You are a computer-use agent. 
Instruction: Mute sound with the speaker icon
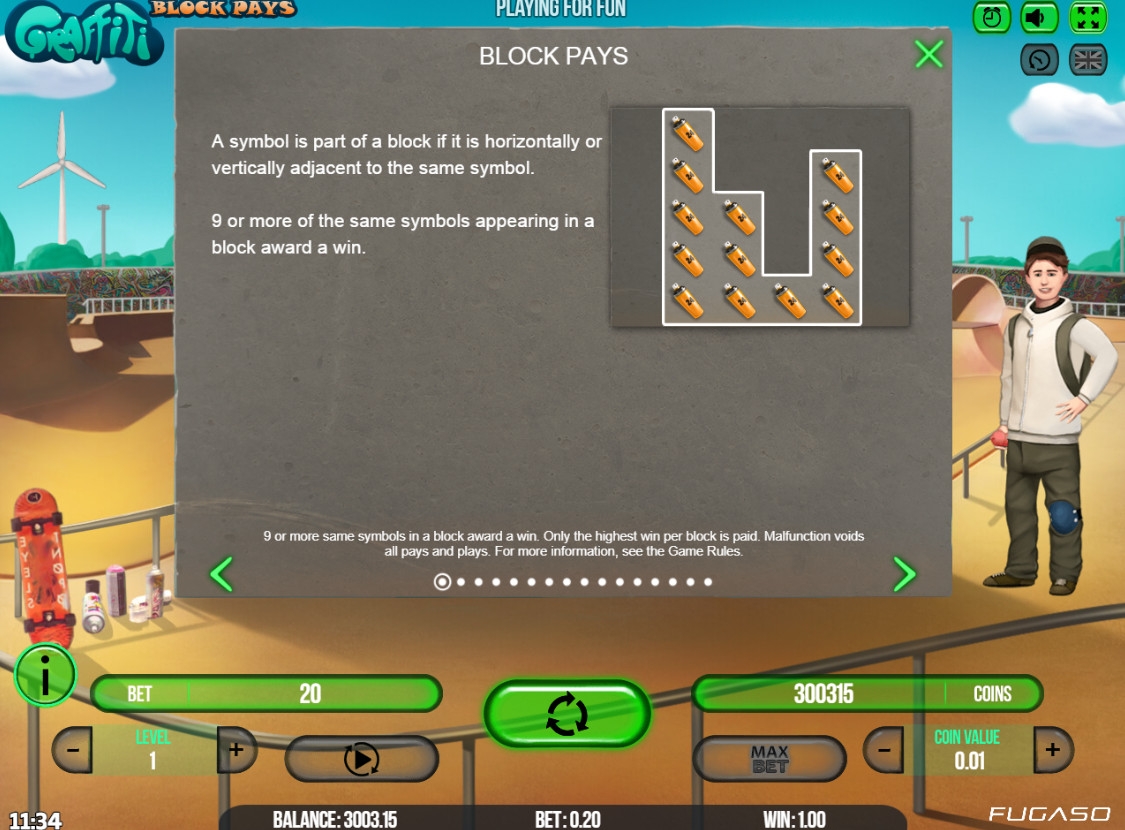click(1040, 17)
